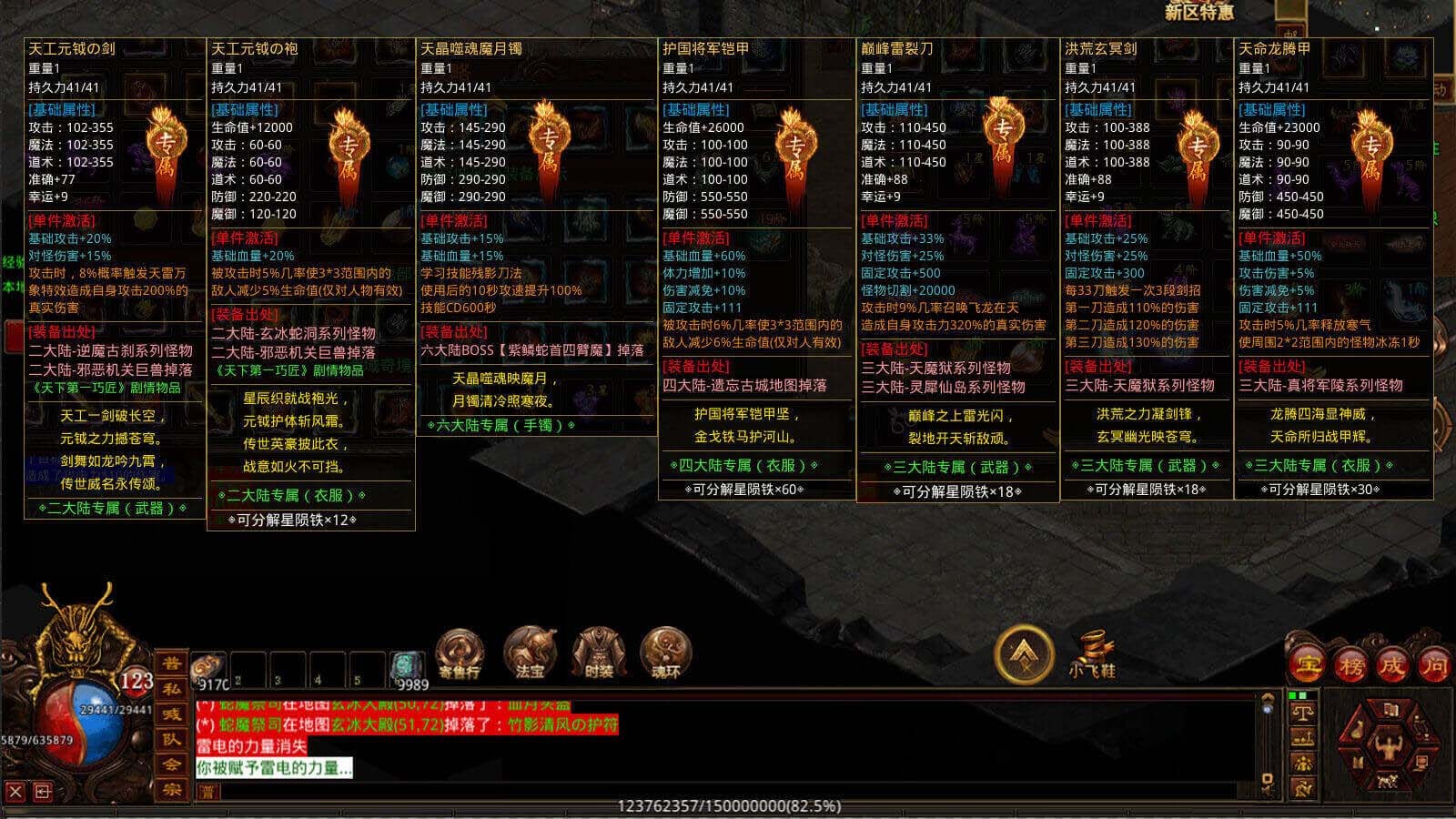Image resolution: width=1456 pixels, height=819 pixels.
Task: Switch chat to the 普 channel tab
Action: click(x=171, y=663)
